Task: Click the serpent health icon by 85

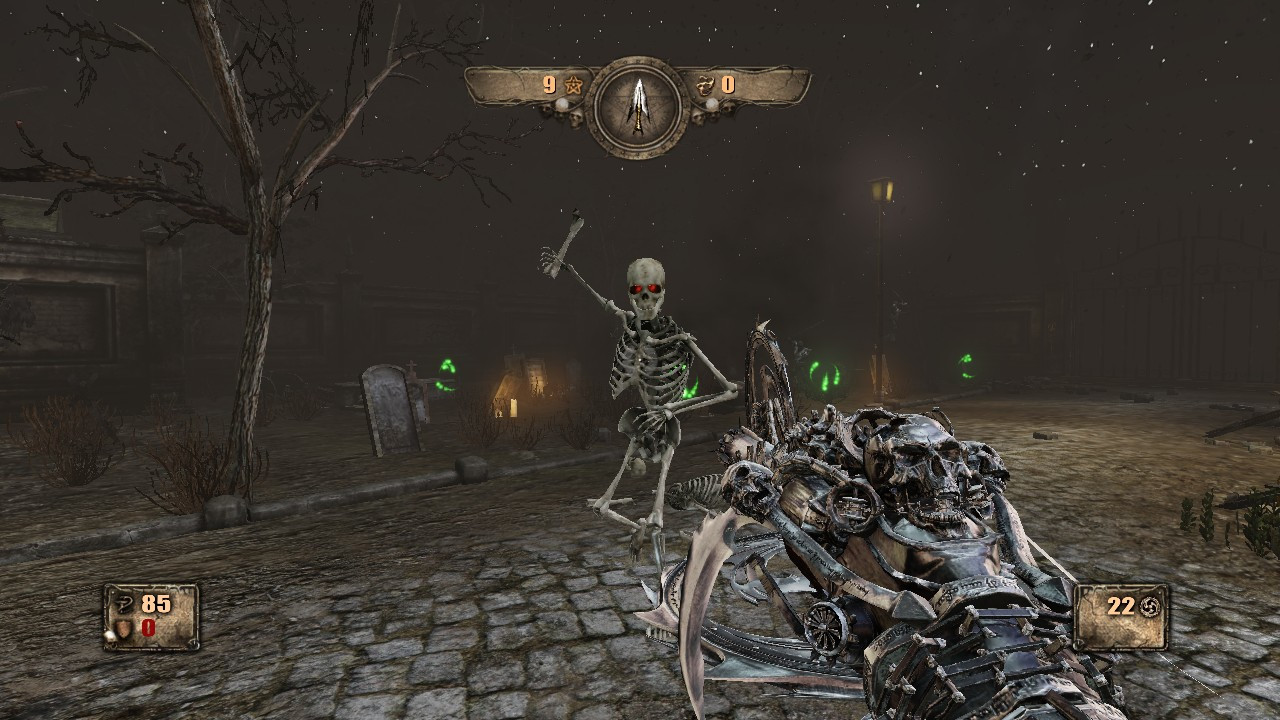Action: tap(124, 605)
